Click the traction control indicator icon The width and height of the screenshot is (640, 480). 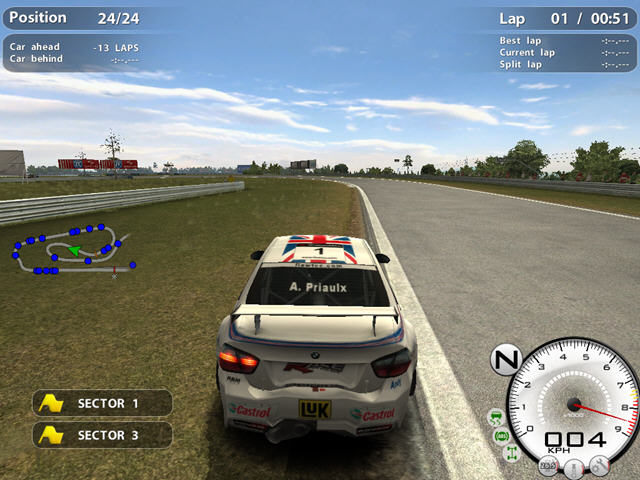point(495,415)
